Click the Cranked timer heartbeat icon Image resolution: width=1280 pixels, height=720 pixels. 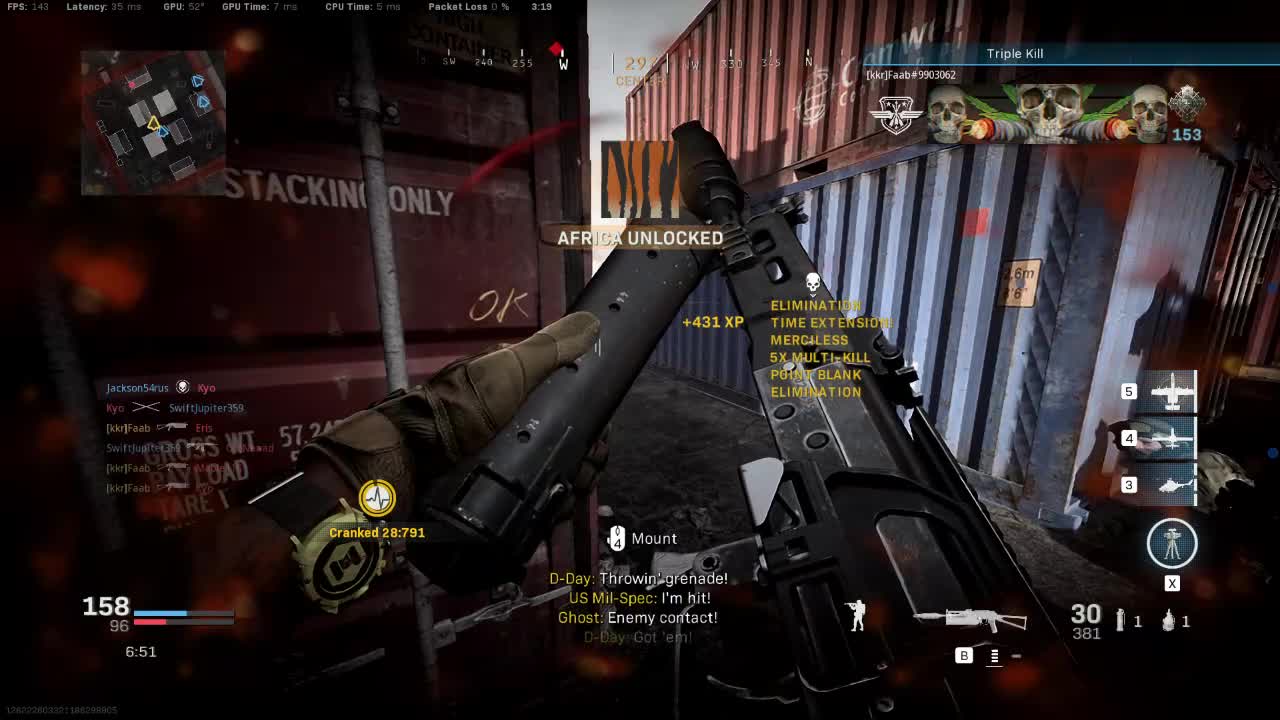click(377, 497)
